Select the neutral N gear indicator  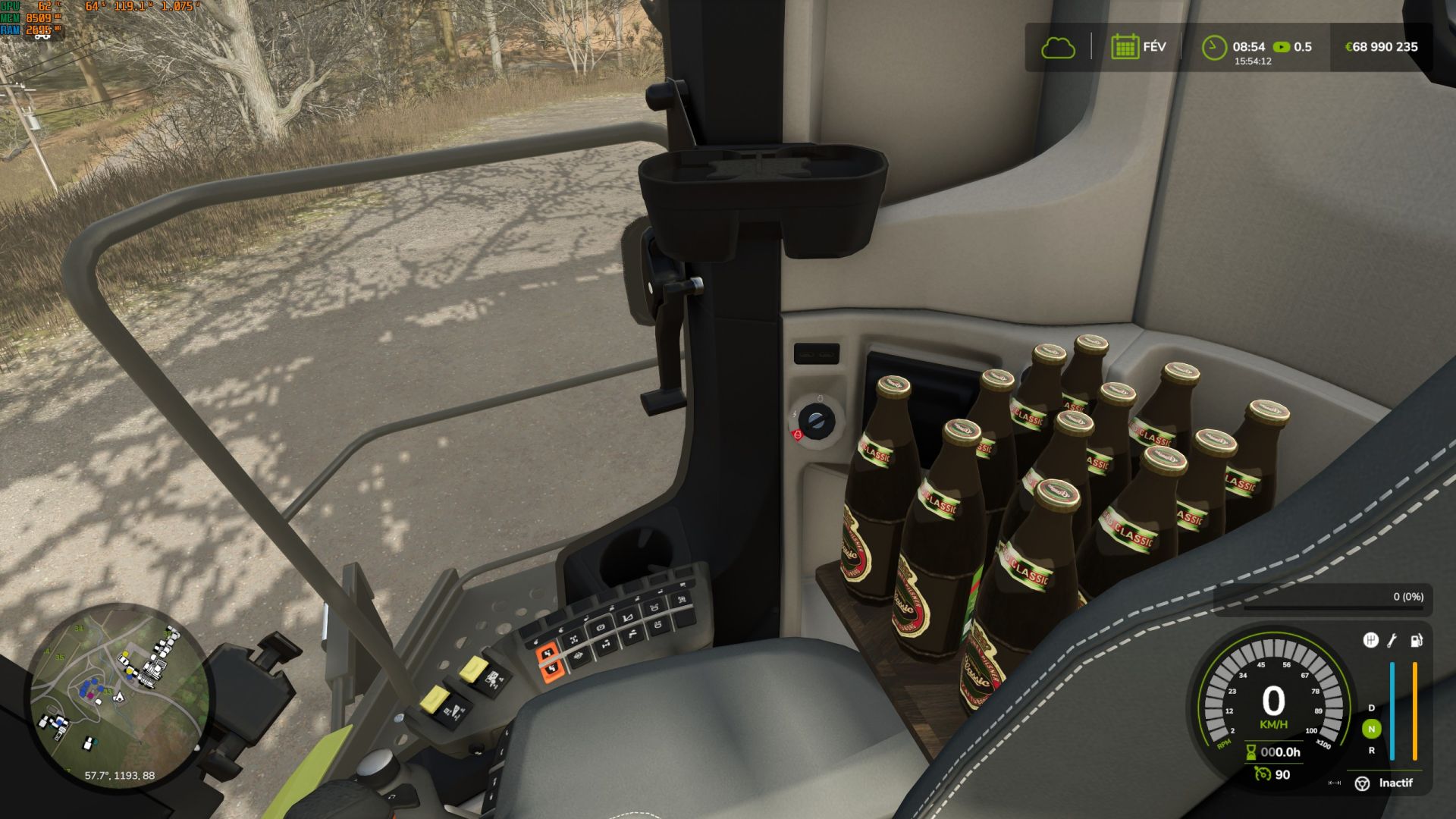point(1371,729)
